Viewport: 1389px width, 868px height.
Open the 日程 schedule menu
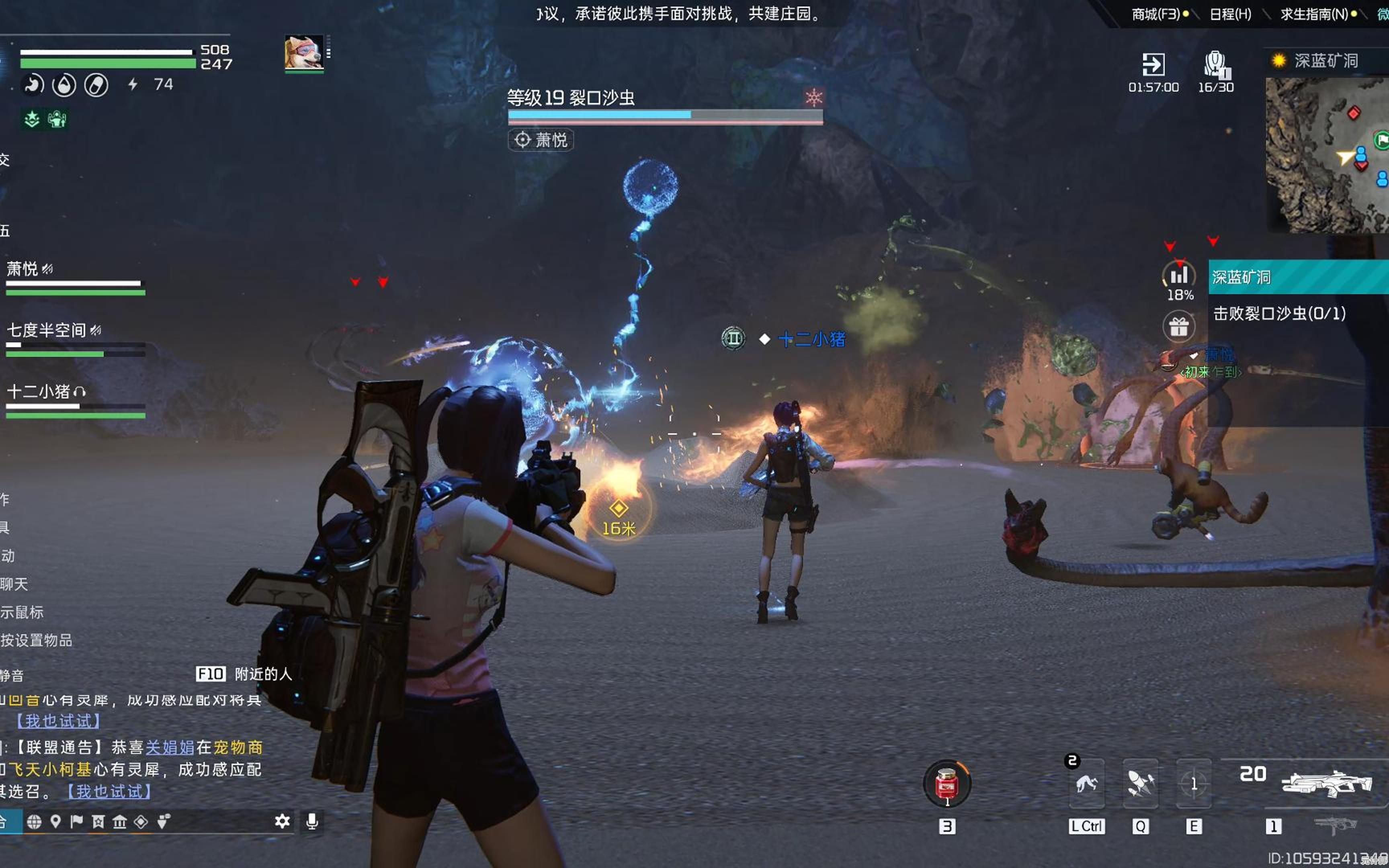point(1230,14)
